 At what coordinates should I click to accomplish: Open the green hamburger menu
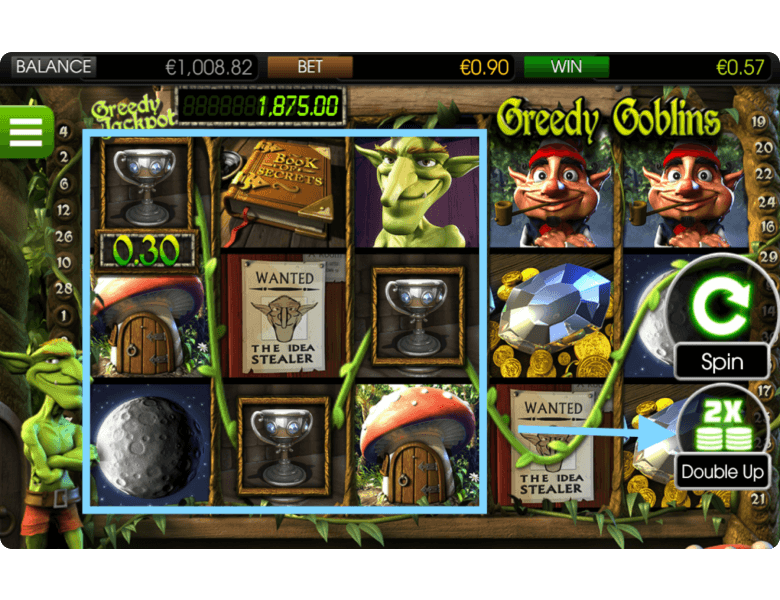pyautogui.click(x=25, y=130)
